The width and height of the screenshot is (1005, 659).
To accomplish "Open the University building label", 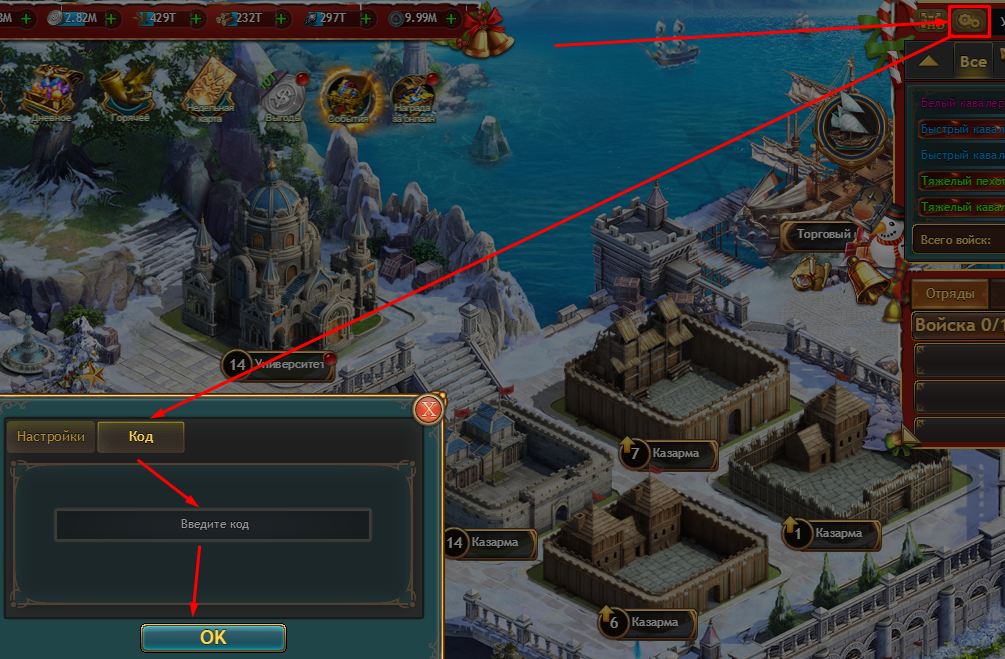I will pyautogui.click(x=289, y=365).
